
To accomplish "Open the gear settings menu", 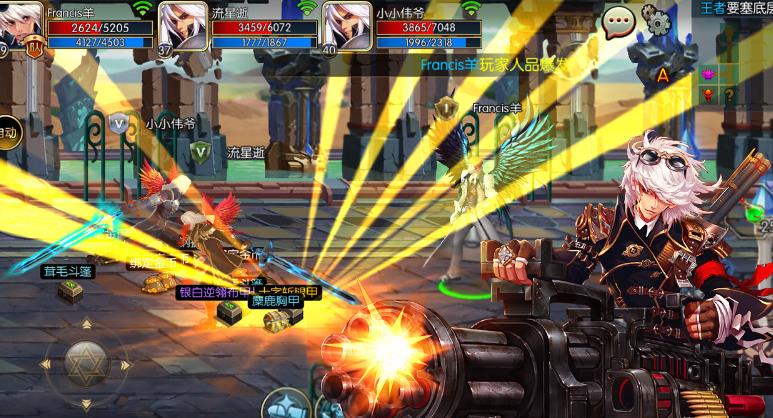I will 656,19.
